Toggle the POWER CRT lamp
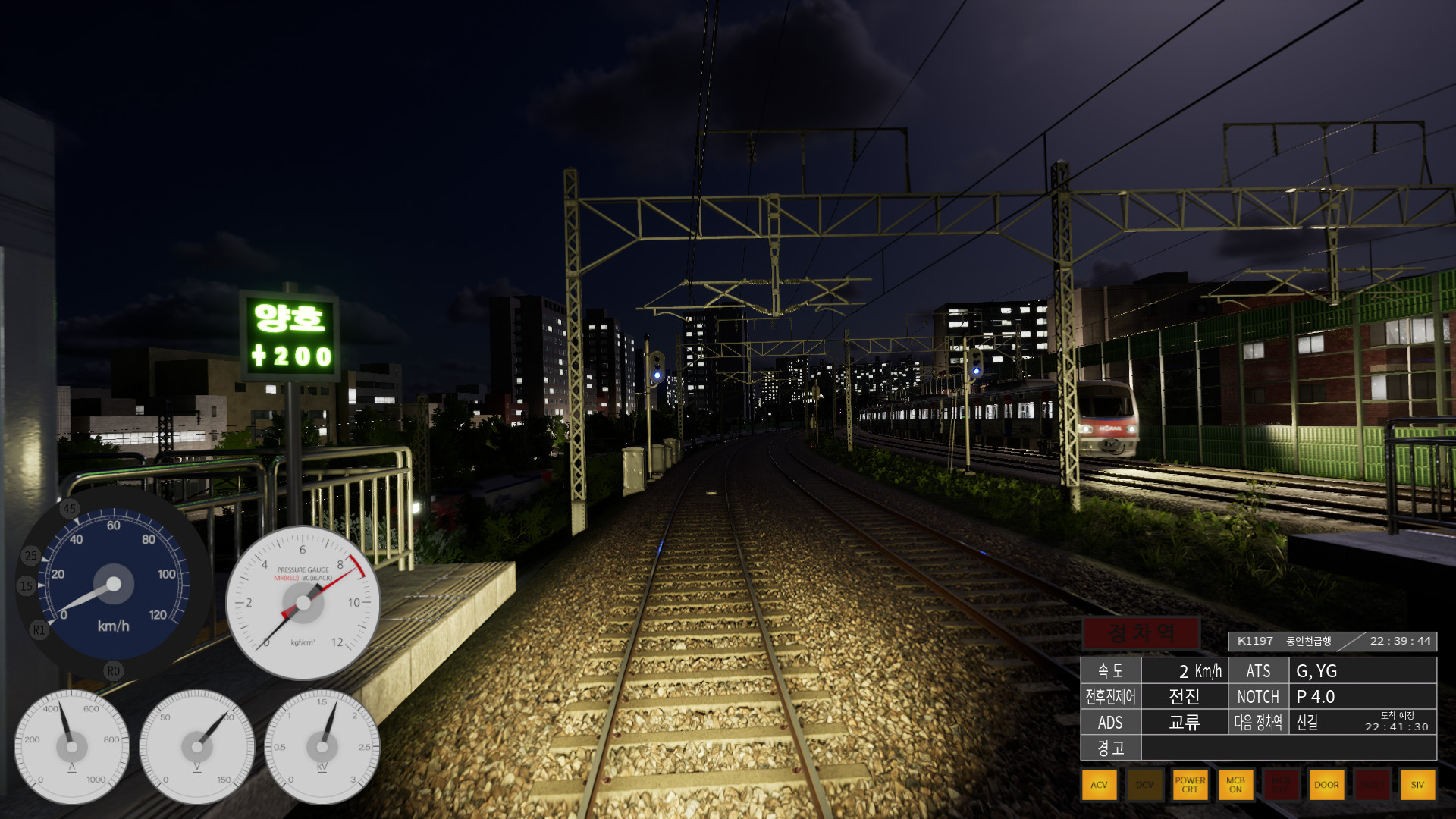 [1190, 785]
